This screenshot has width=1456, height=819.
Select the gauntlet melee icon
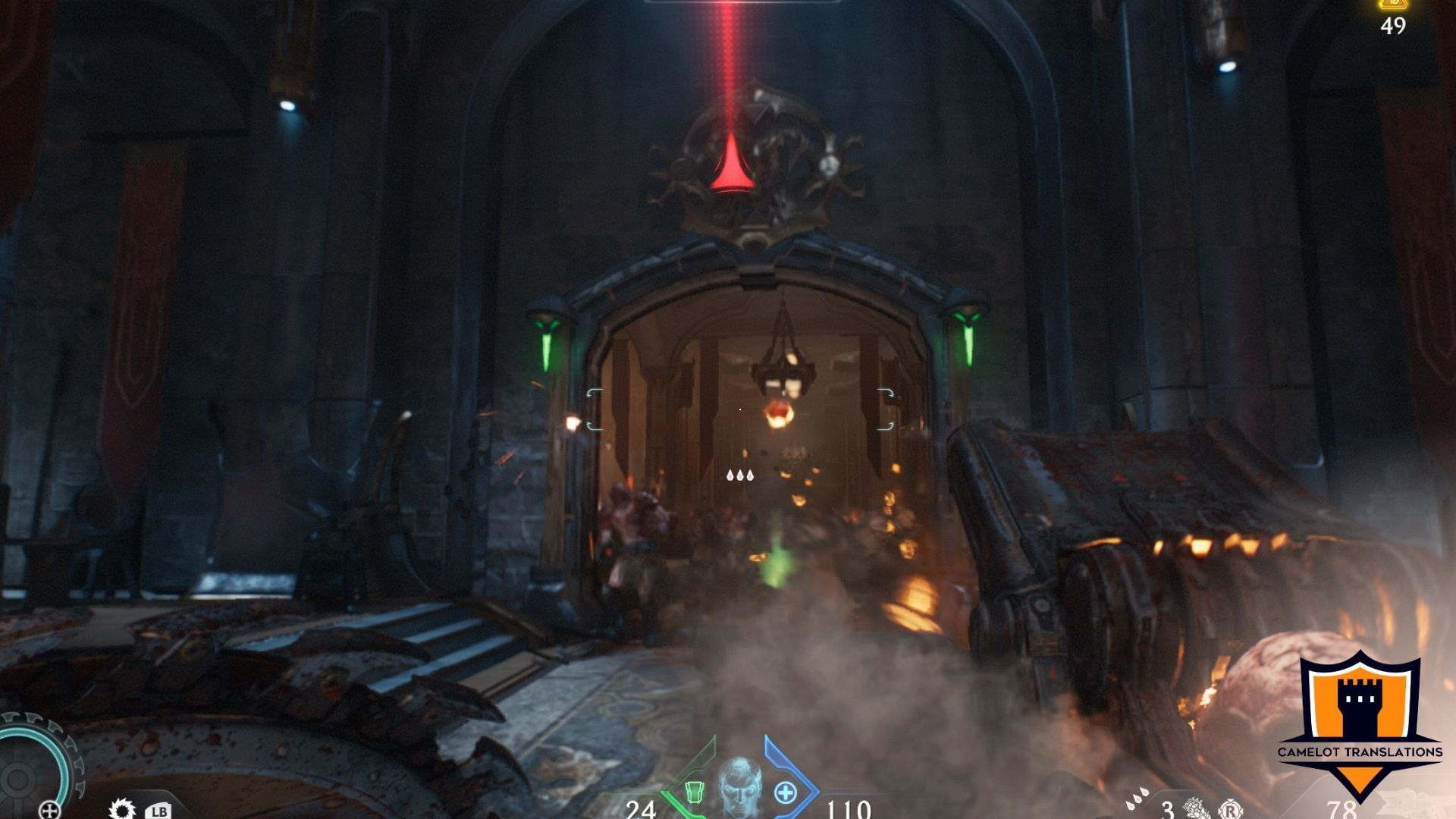(1197, 808)
